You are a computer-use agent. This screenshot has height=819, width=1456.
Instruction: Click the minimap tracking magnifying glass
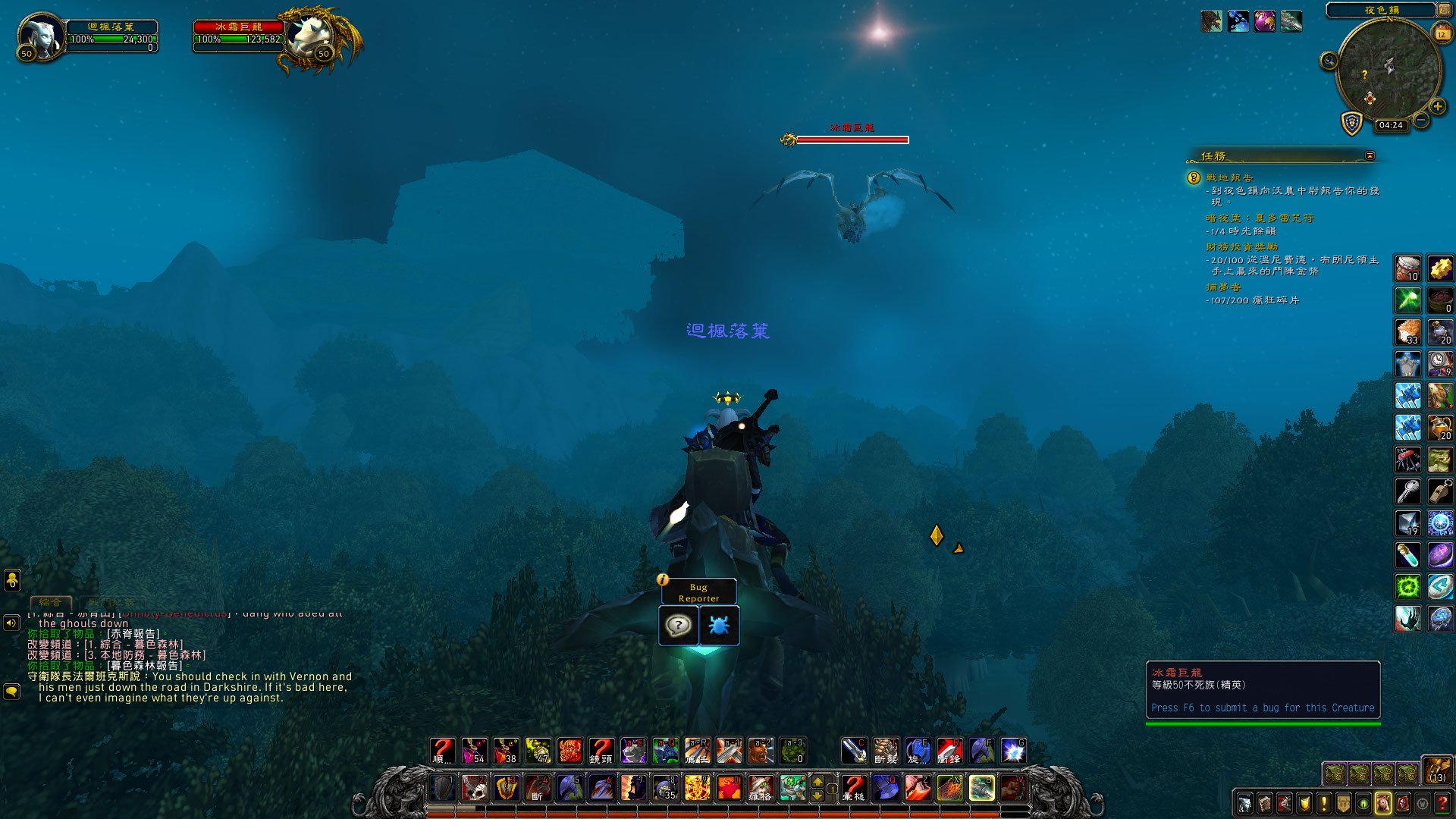click(1329, 61)
